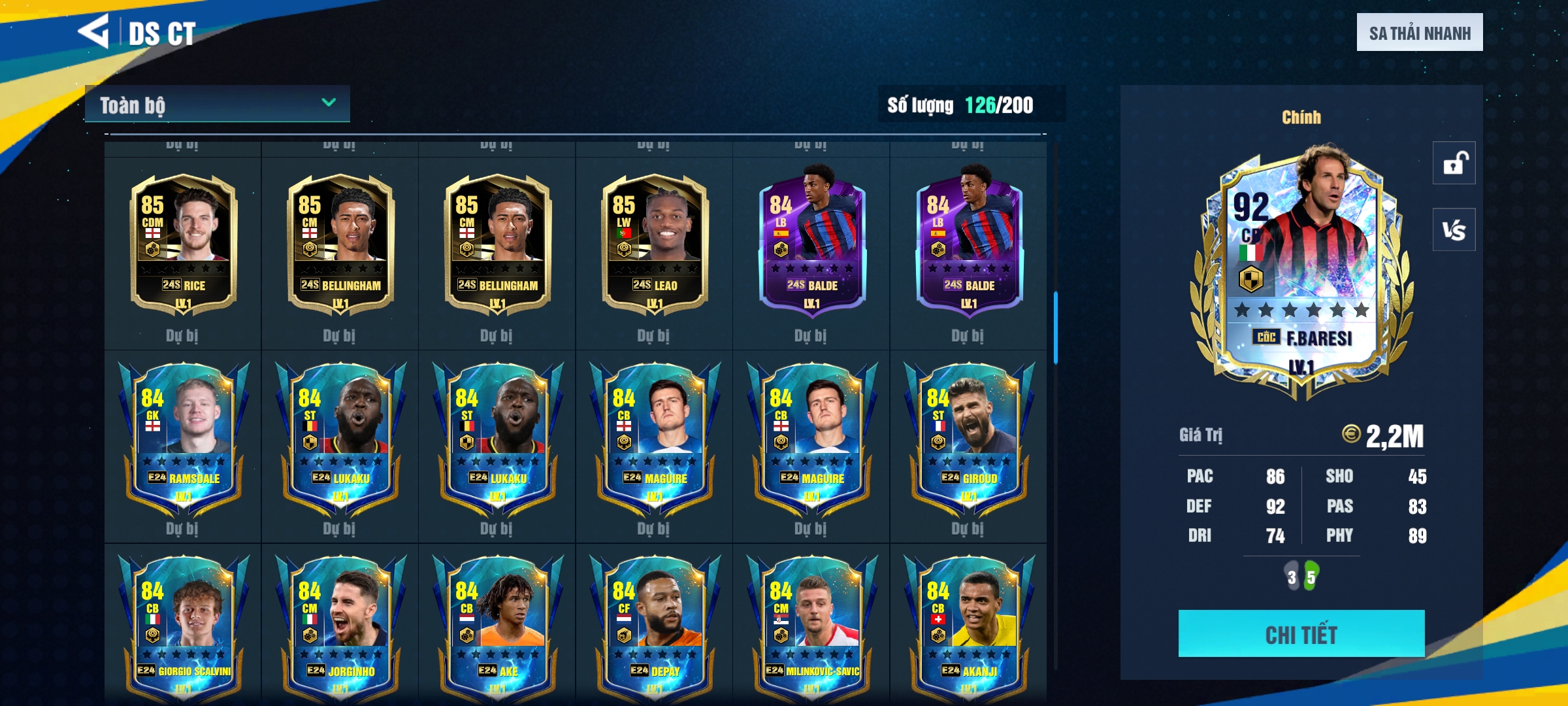The image size is (1568, 706).
Task: Choose the 85 LW Leao card
Action: [654, 245]
